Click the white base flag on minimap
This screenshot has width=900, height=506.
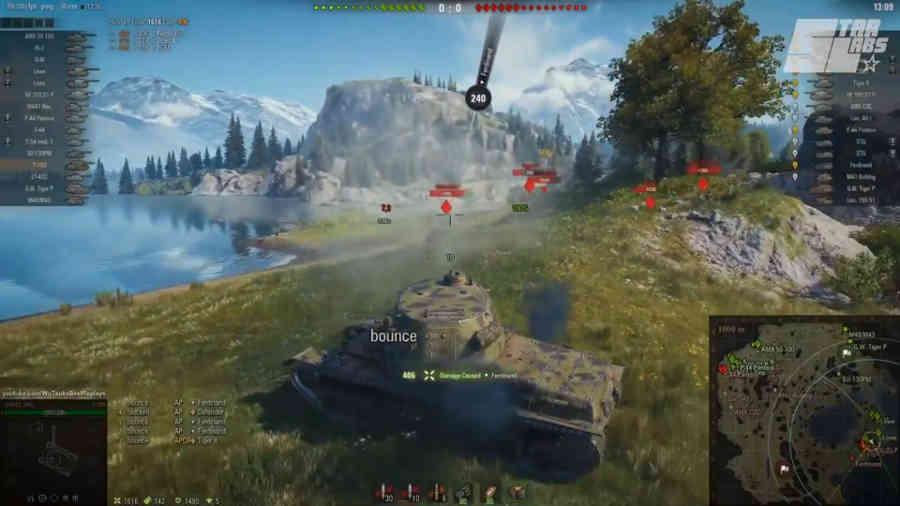(x=786, y=468)
